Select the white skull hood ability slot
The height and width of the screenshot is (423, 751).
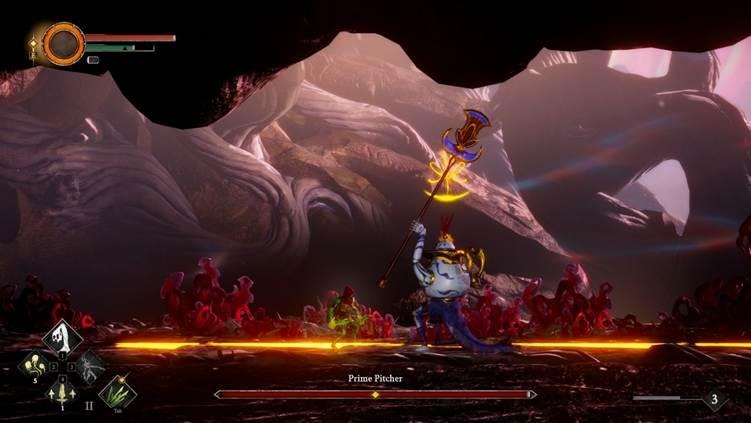click(62, 336)
